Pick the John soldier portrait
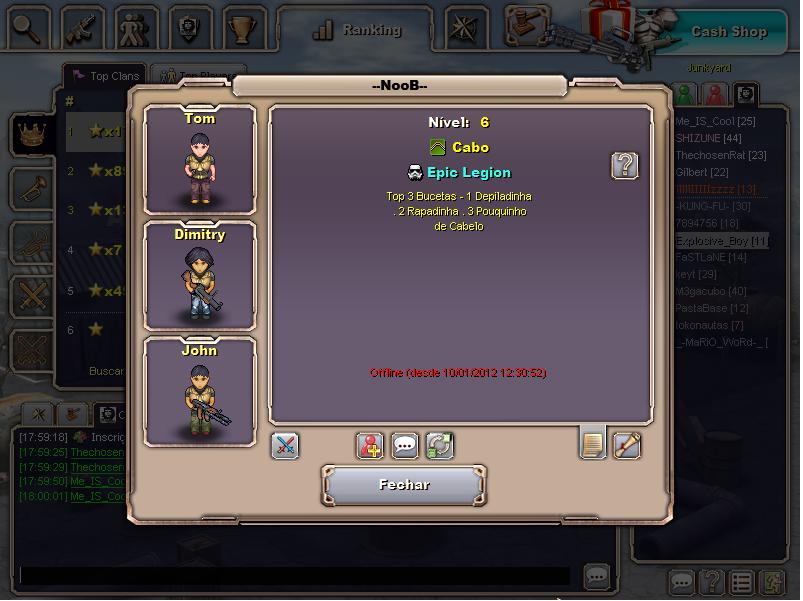 200,391
